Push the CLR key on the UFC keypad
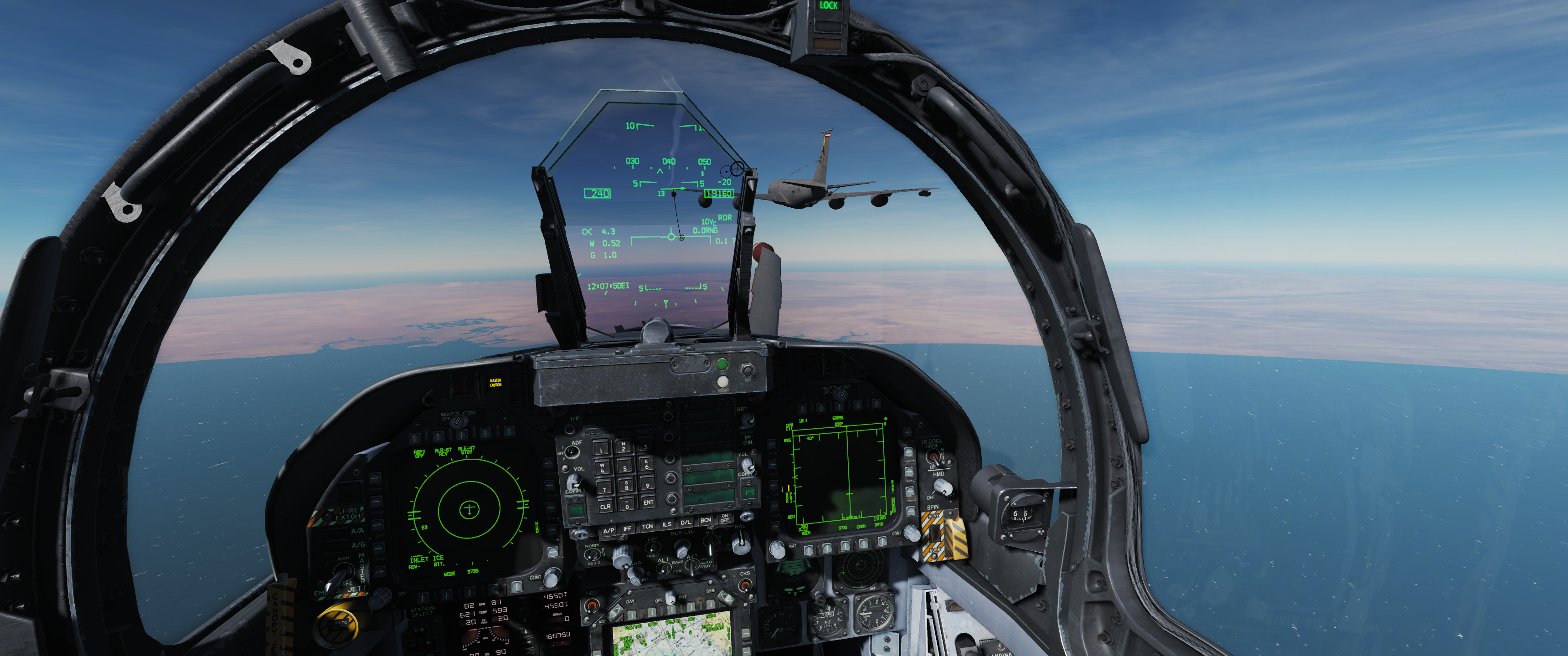This screenshot has width=1568, height=656. [605, 506]
